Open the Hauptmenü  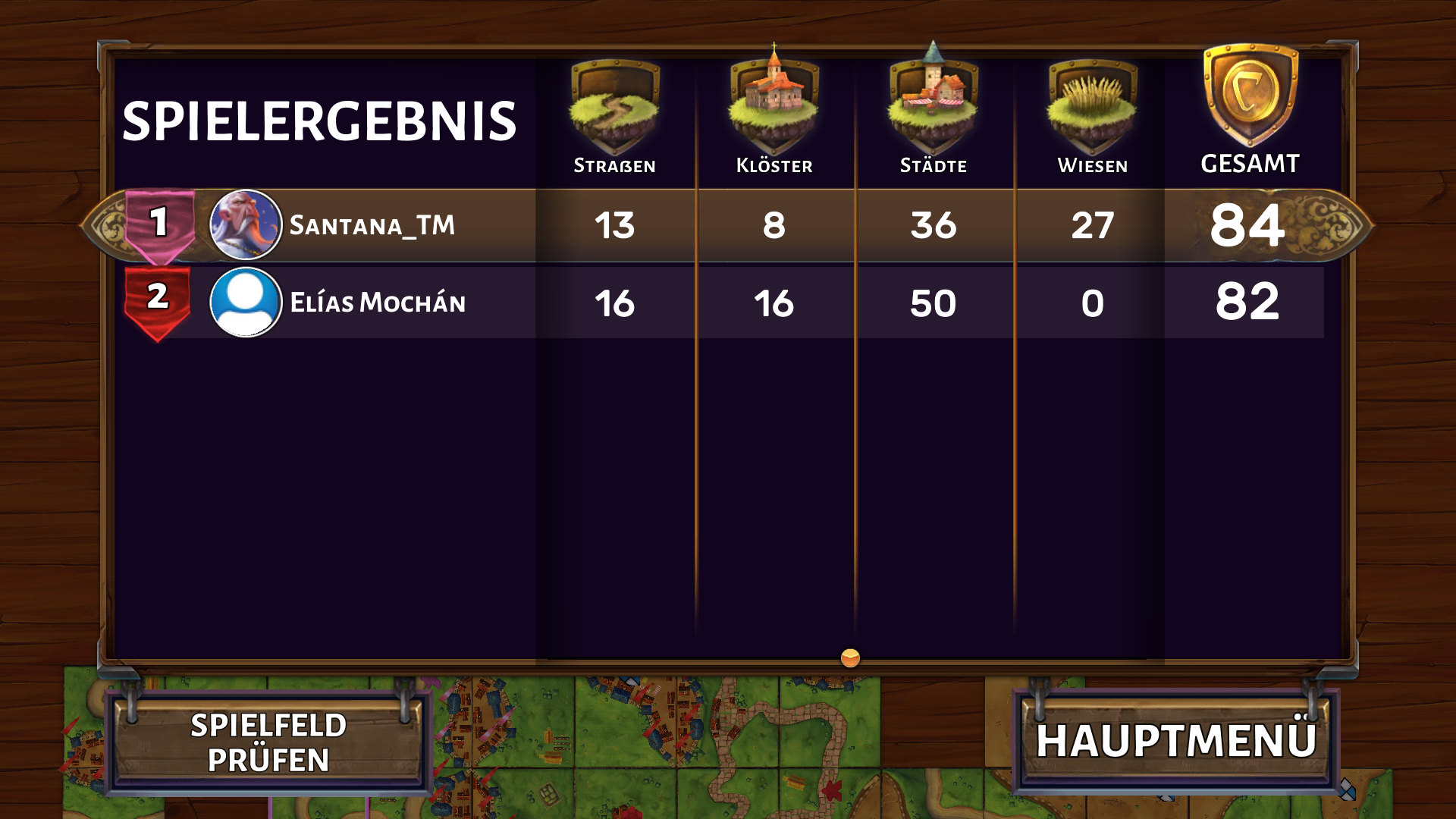click(x=1175, y=741)
